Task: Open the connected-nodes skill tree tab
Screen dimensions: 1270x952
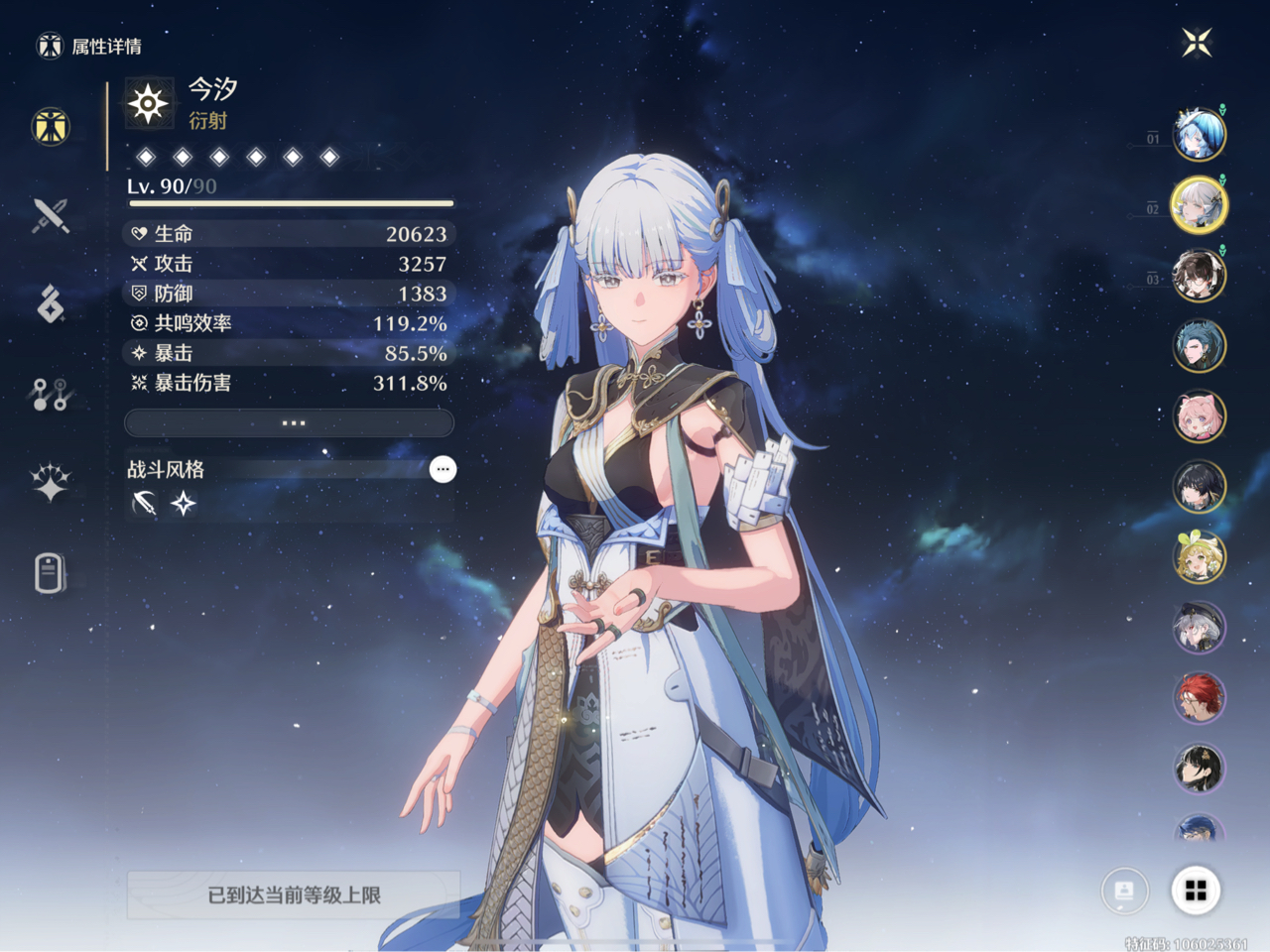Action: click(x=51, y=395)
